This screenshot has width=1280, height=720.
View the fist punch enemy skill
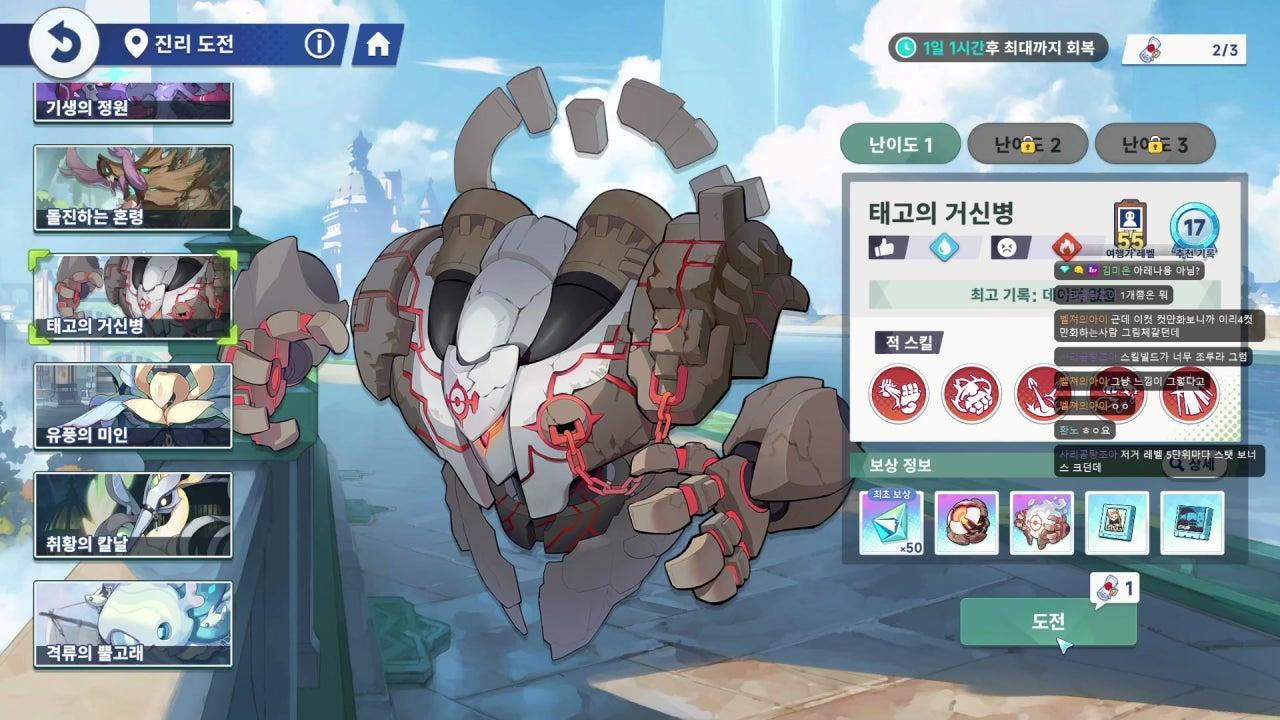pos(898,393)
